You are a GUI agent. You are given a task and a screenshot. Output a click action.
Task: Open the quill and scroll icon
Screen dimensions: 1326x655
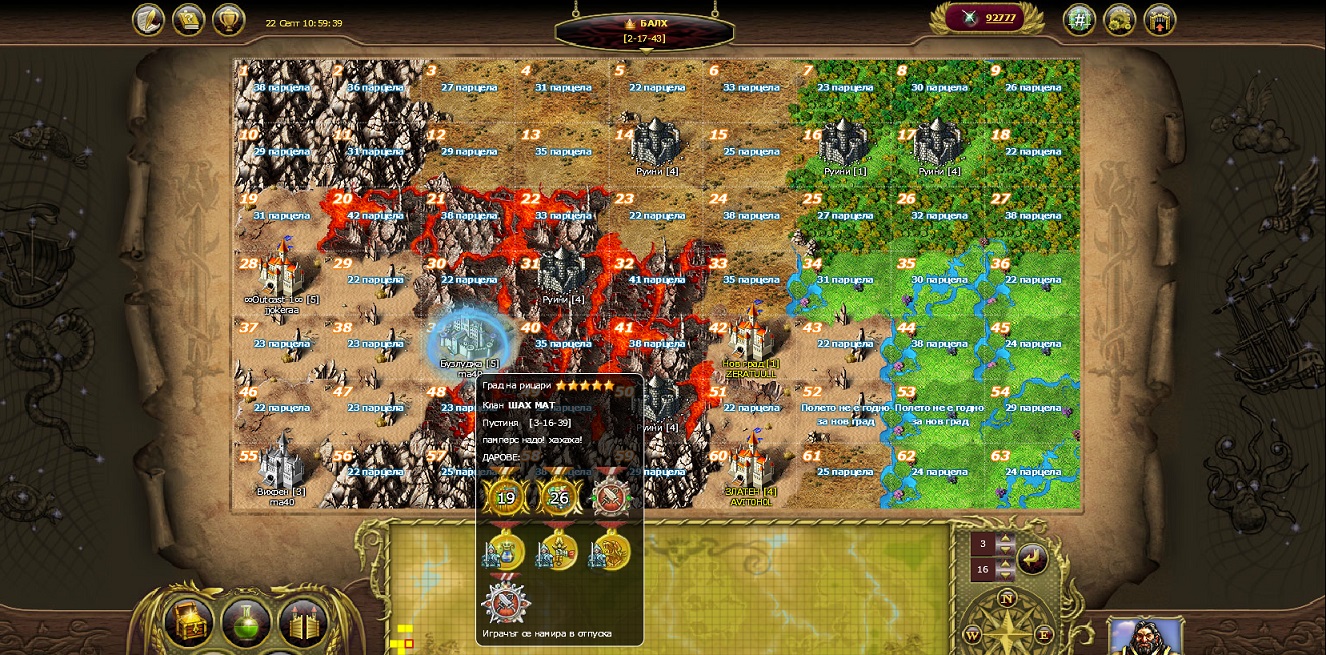[x=149, y=20]
